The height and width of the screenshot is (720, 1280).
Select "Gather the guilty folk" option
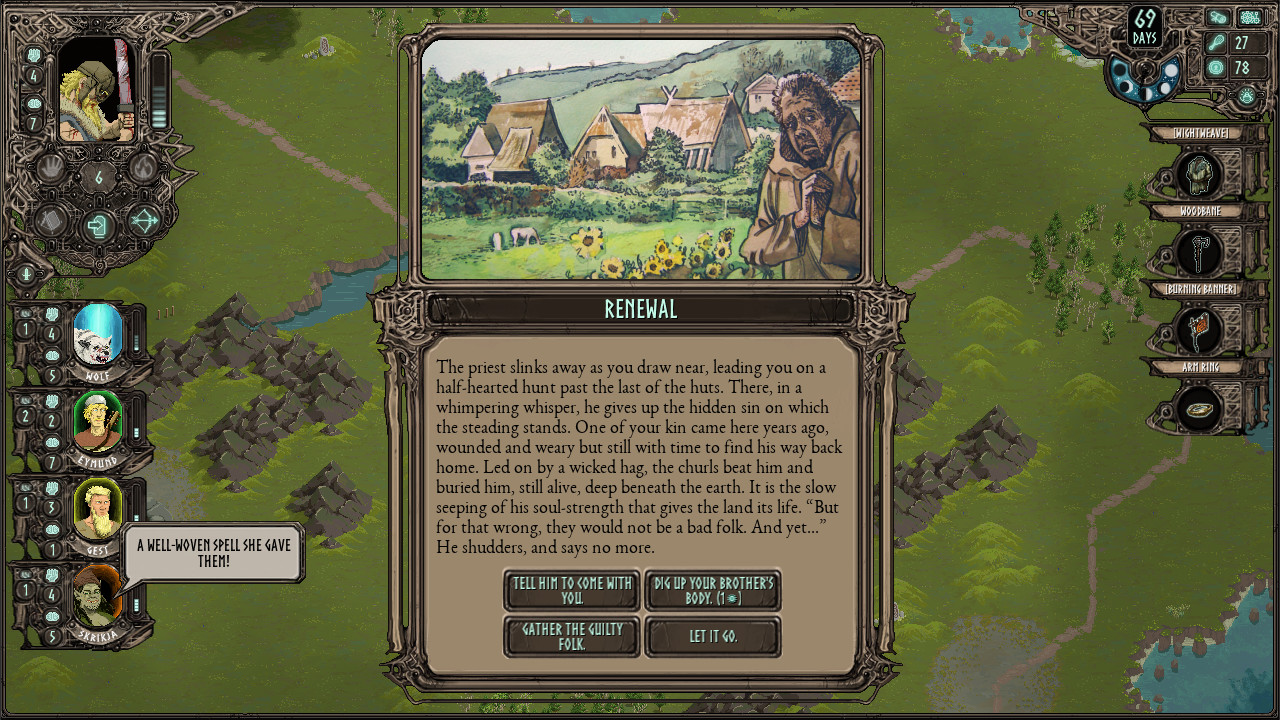(572, 637)
